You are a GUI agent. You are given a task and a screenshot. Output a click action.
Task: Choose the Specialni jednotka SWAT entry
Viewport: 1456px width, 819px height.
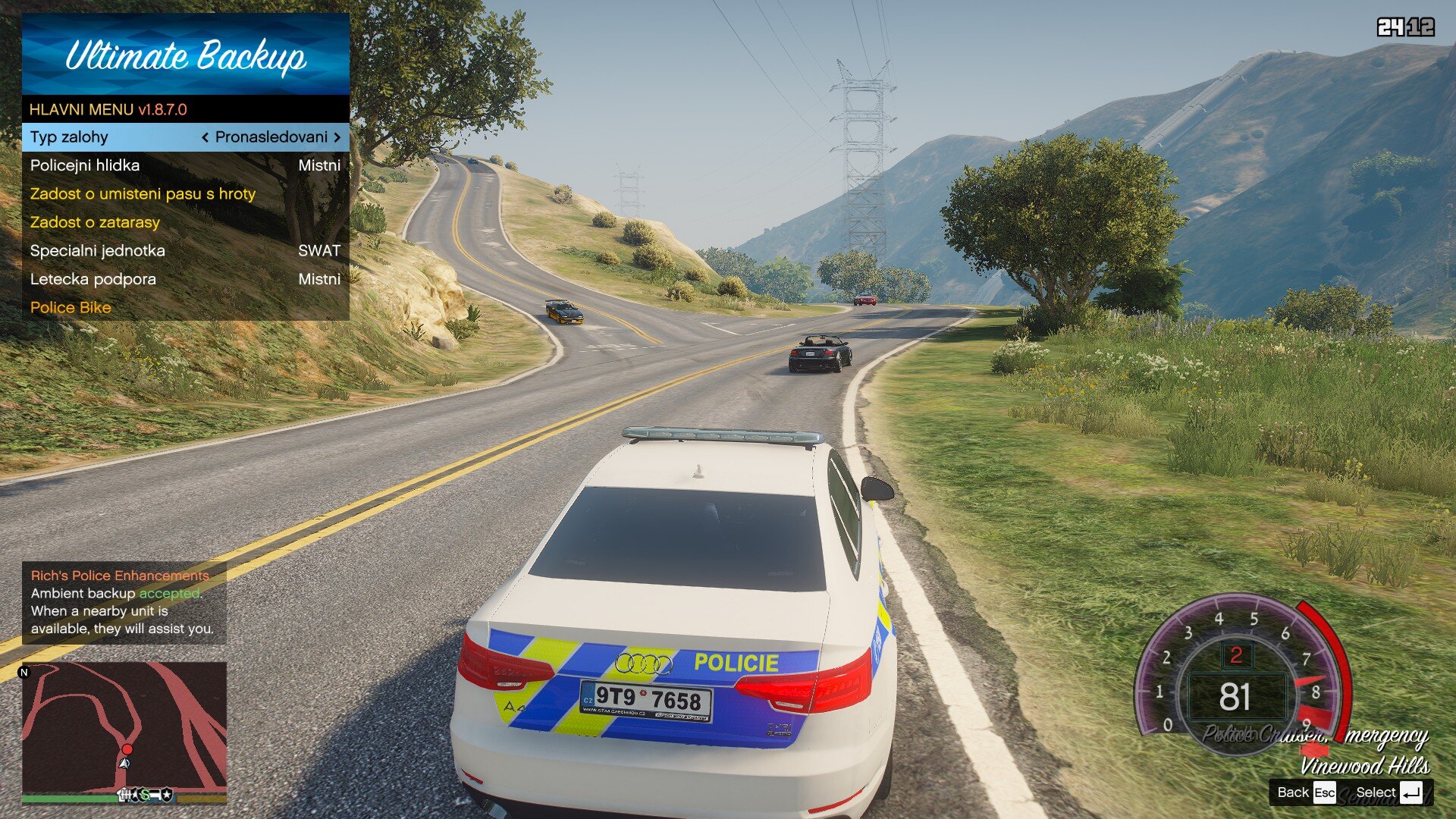coord(185,251)
